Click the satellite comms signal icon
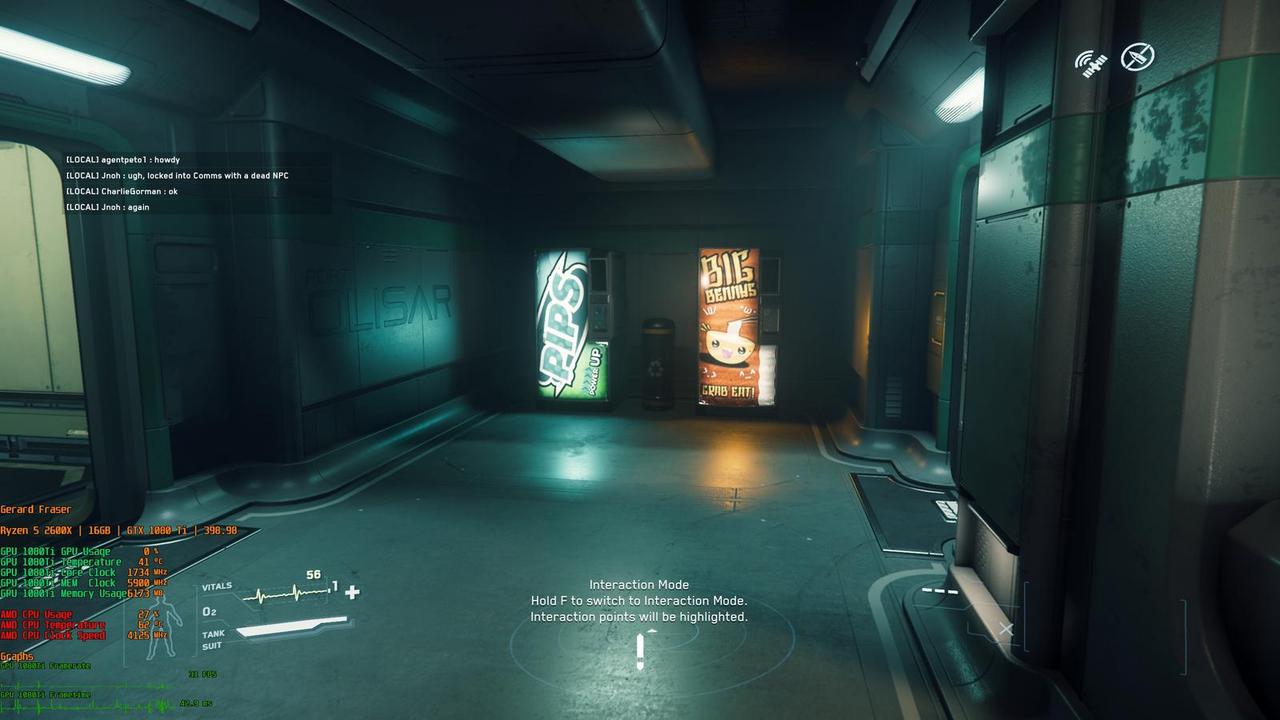 [x=1091, y=63]
